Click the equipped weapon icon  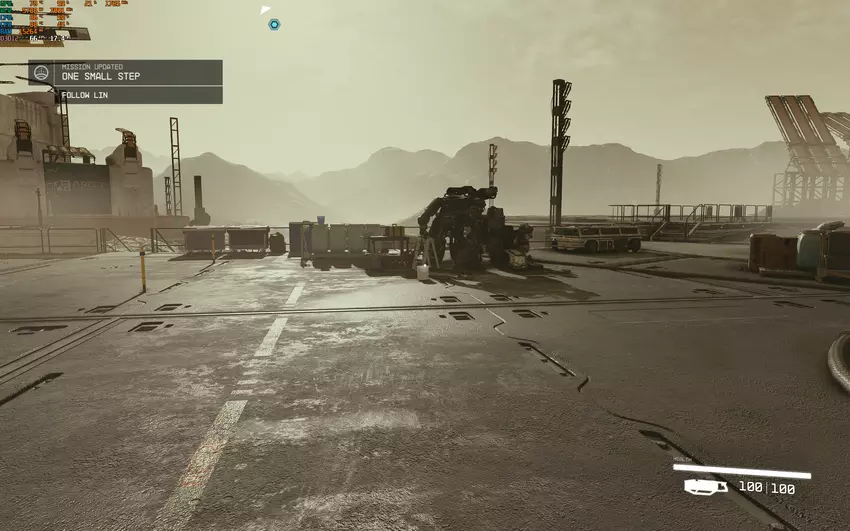705,487
